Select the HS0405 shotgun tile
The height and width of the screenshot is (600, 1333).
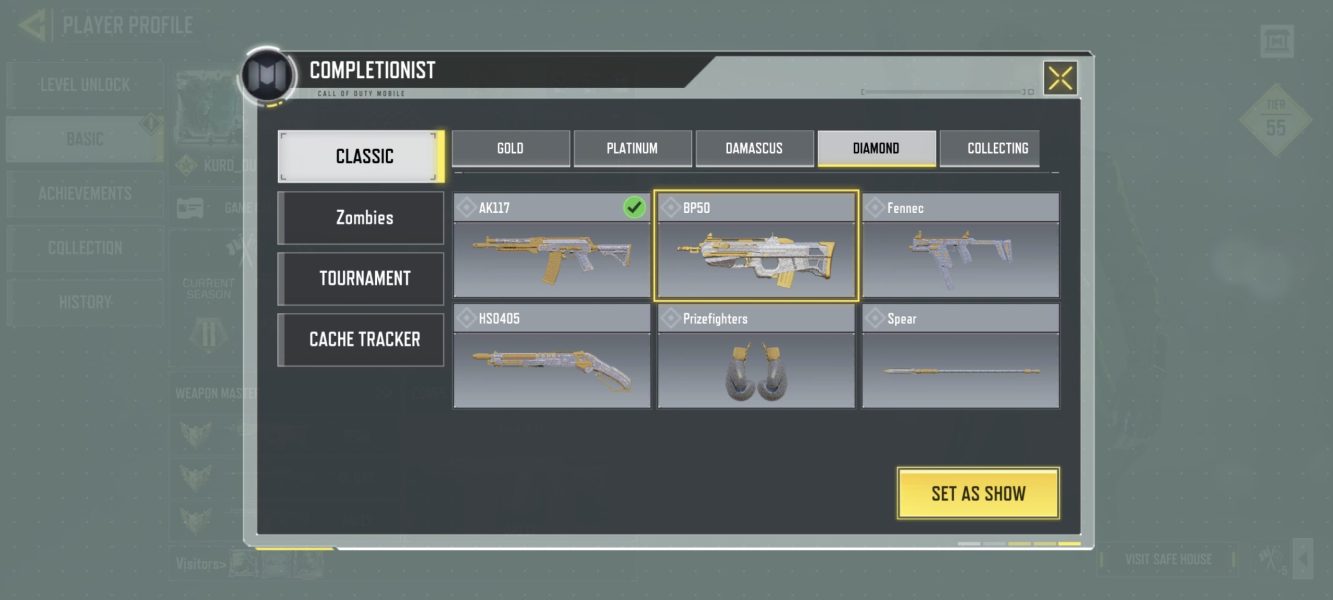point(551,357)
